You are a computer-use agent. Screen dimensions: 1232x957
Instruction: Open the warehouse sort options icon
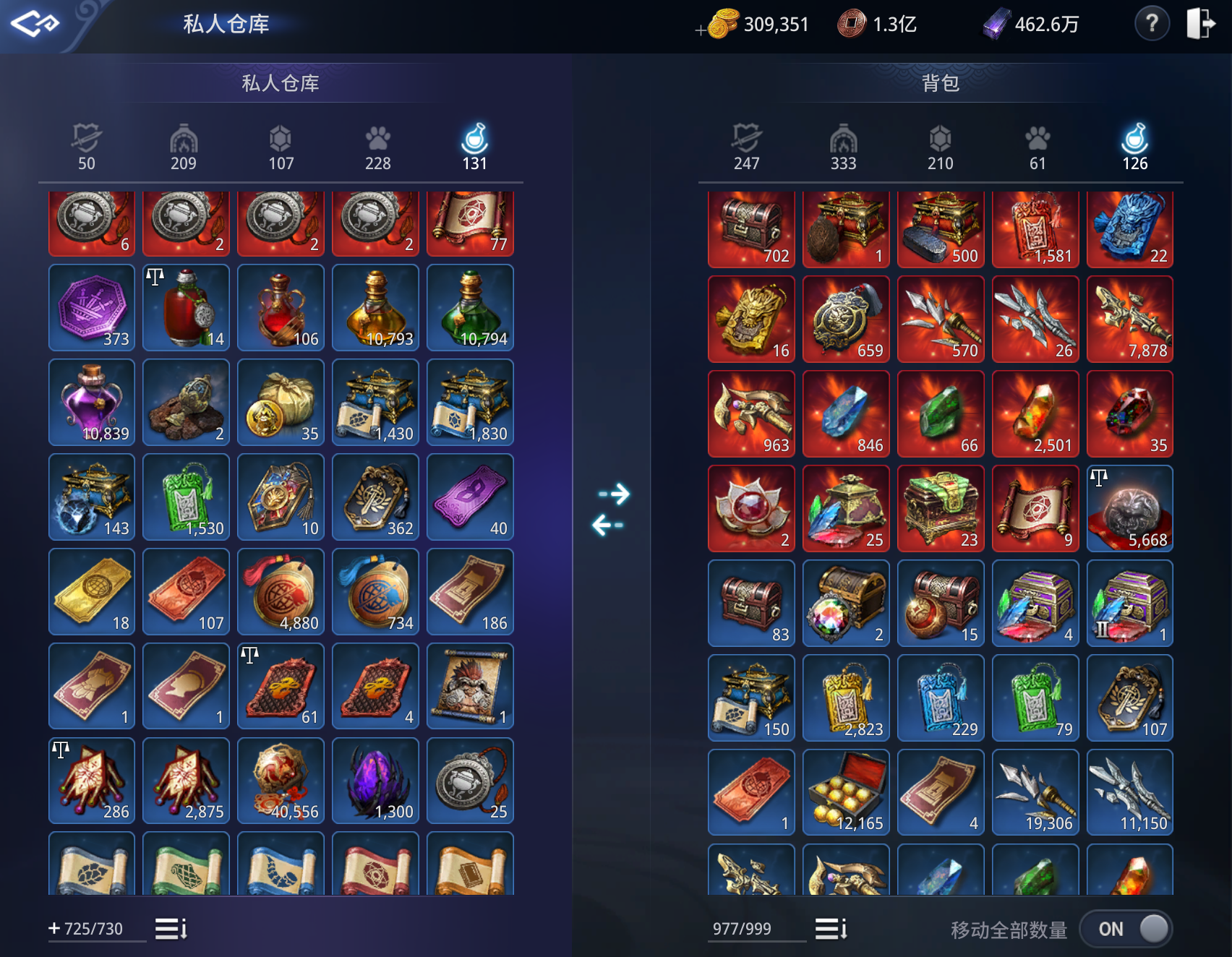(x=170, y=928)
